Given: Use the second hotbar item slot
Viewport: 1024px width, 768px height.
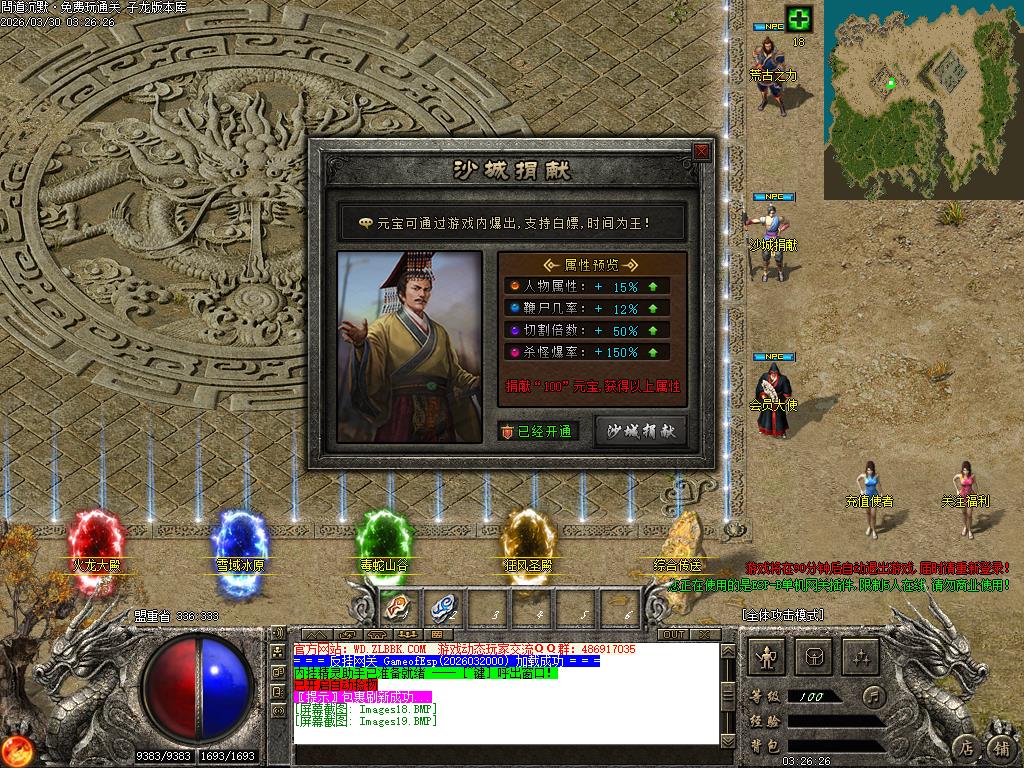Looking at the screenshot, I should 443,608.
